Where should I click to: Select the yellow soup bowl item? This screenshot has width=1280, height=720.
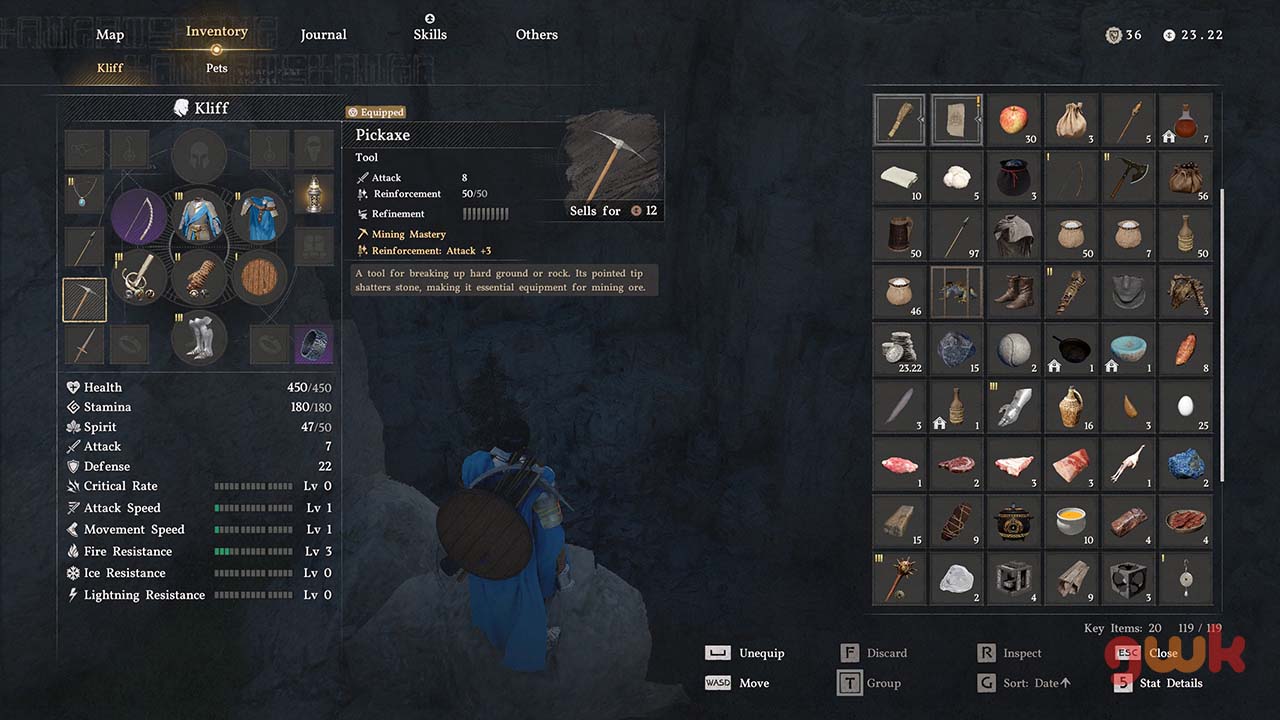pos(1071,521)
